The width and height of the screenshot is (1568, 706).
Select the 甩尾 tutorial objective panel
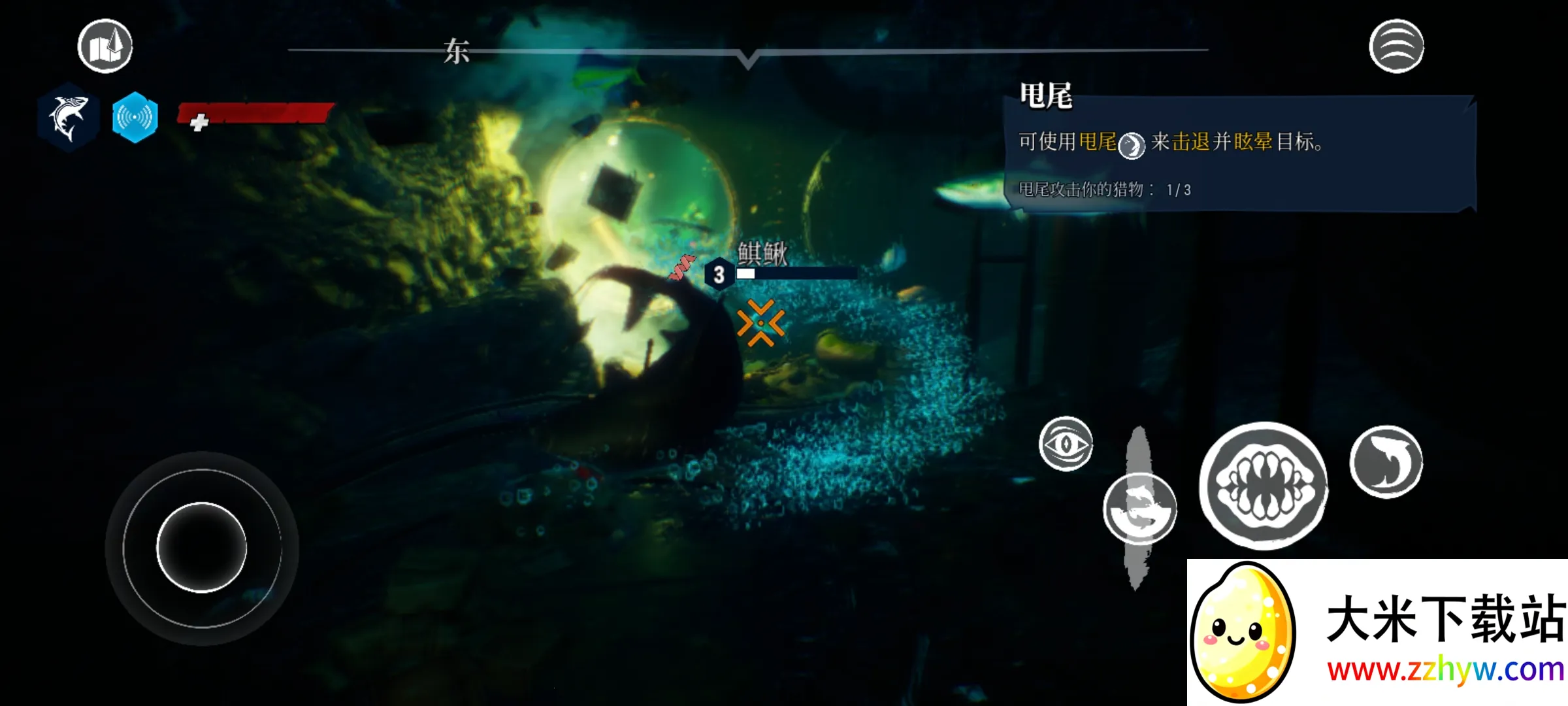click(x=1239, y=154)
